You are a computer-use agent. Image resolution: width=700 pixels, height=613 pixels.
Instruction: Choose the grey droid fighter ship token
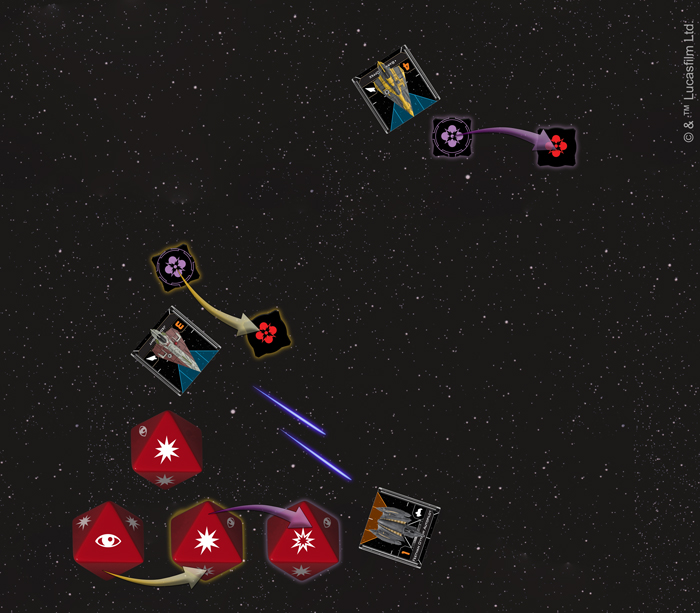tap(400, 527)
